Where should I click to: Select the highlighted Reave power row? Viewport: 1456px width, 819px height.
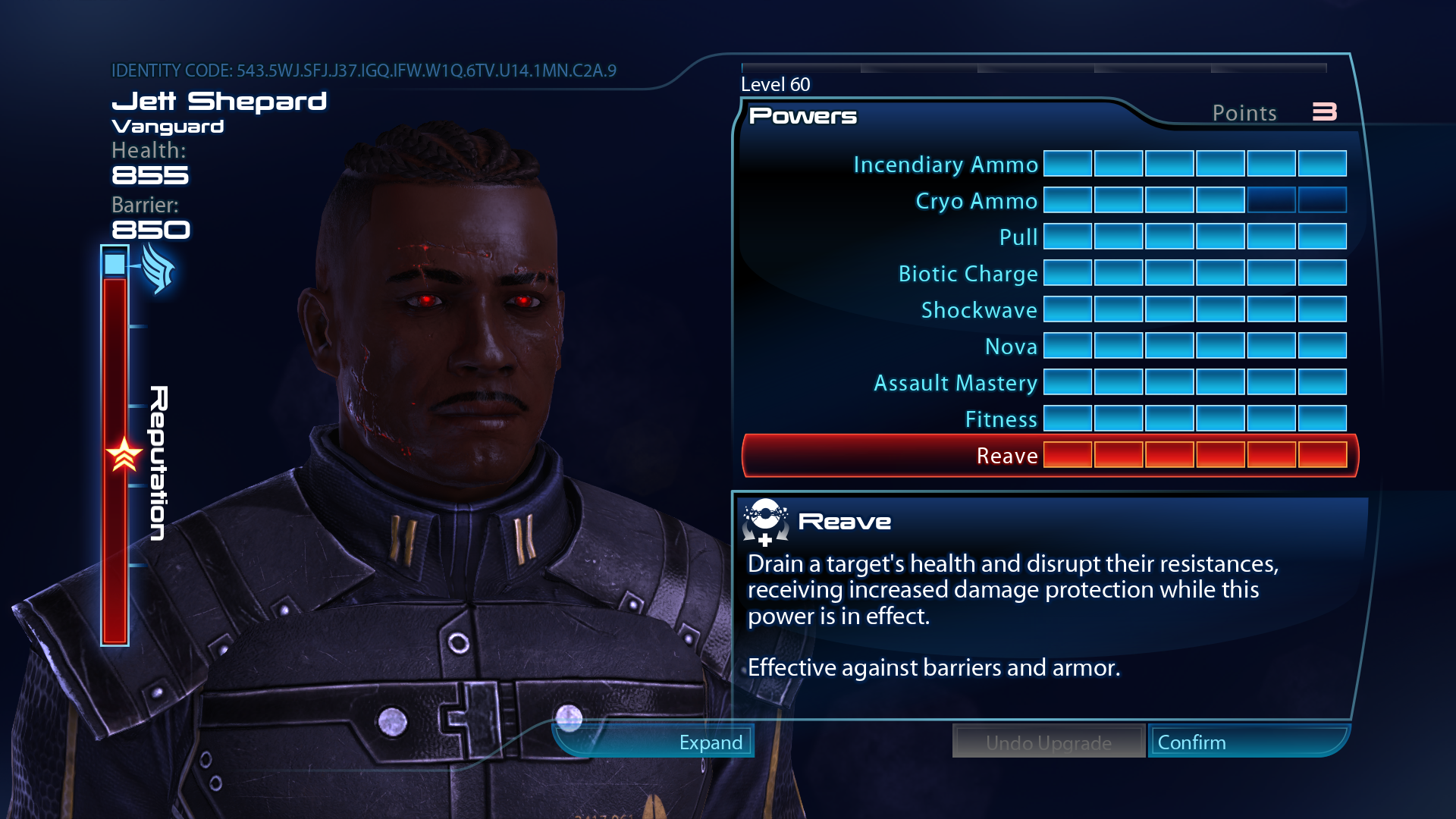[1007, 456]
